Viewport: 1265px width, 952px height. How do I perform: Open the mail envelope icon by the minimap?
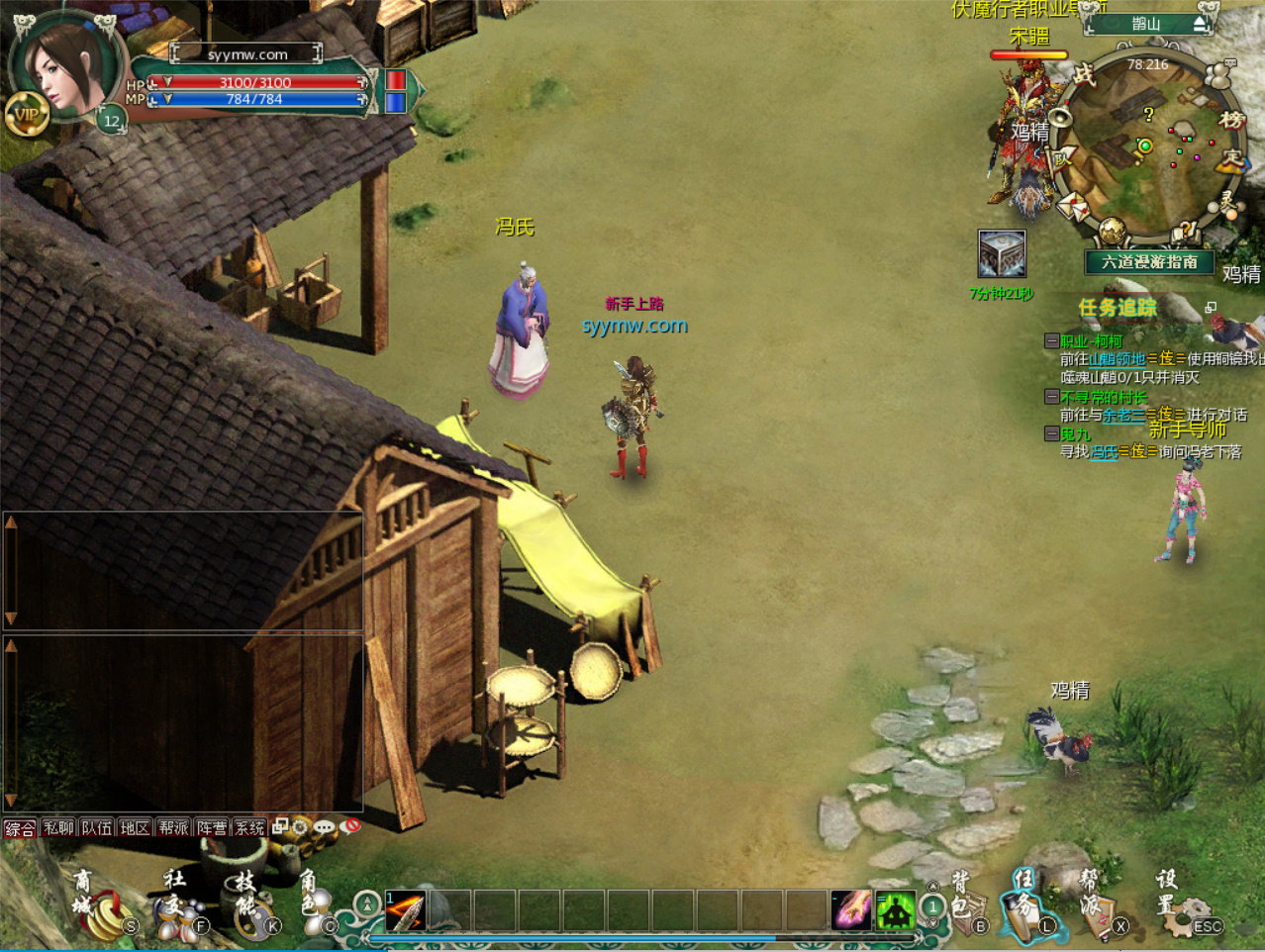[1074, 206]
